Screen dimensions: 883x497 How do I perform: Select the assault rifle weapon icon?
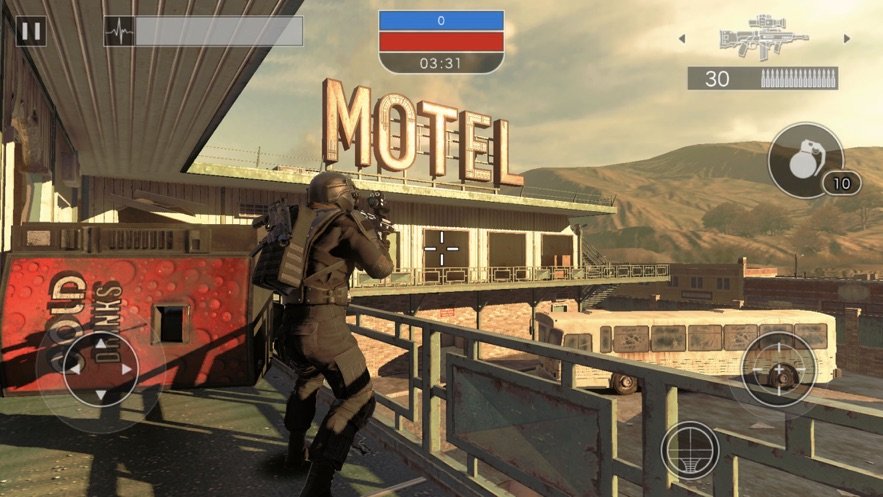click(x=763, y=38)
